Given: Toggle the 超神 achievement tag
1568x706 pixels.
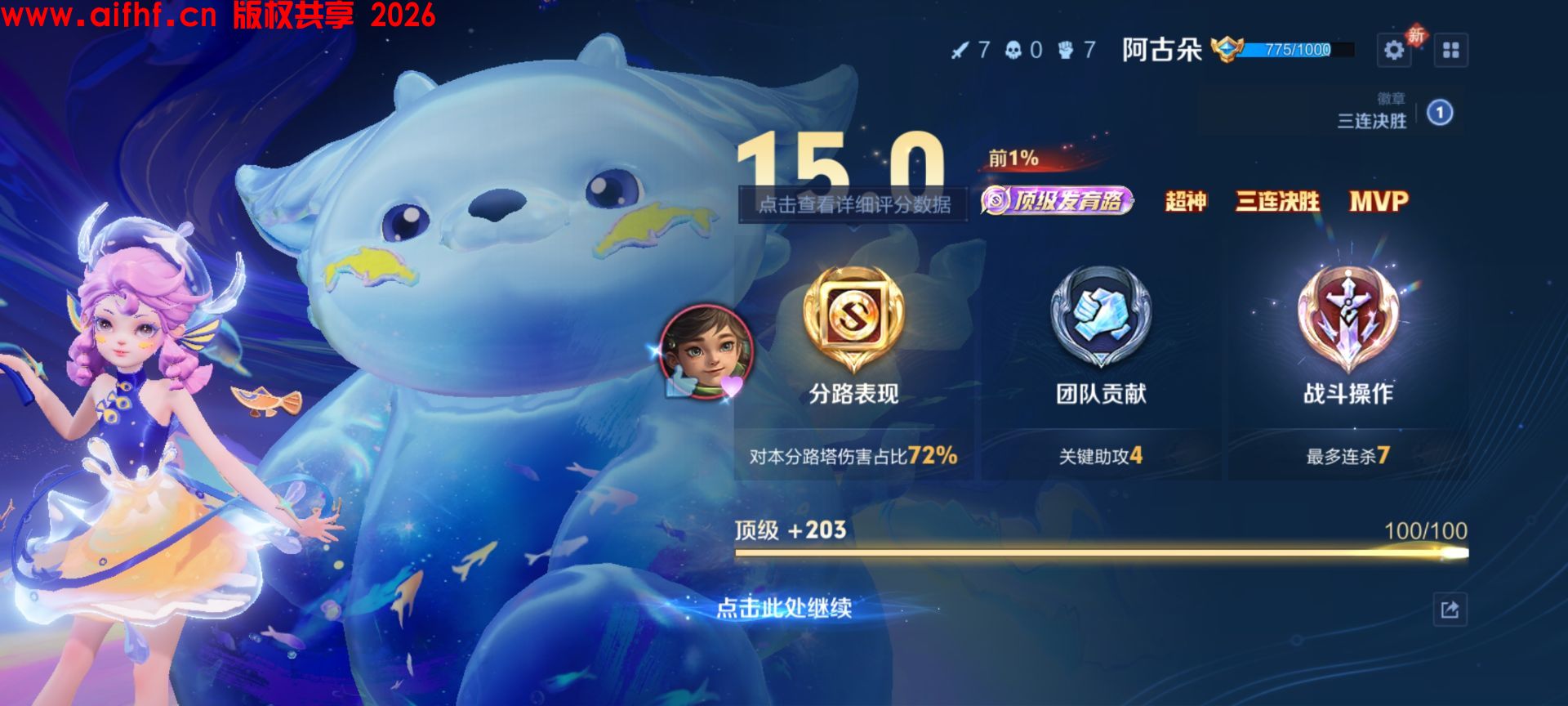Looking at the screenshot, I should coord(1185,204).
